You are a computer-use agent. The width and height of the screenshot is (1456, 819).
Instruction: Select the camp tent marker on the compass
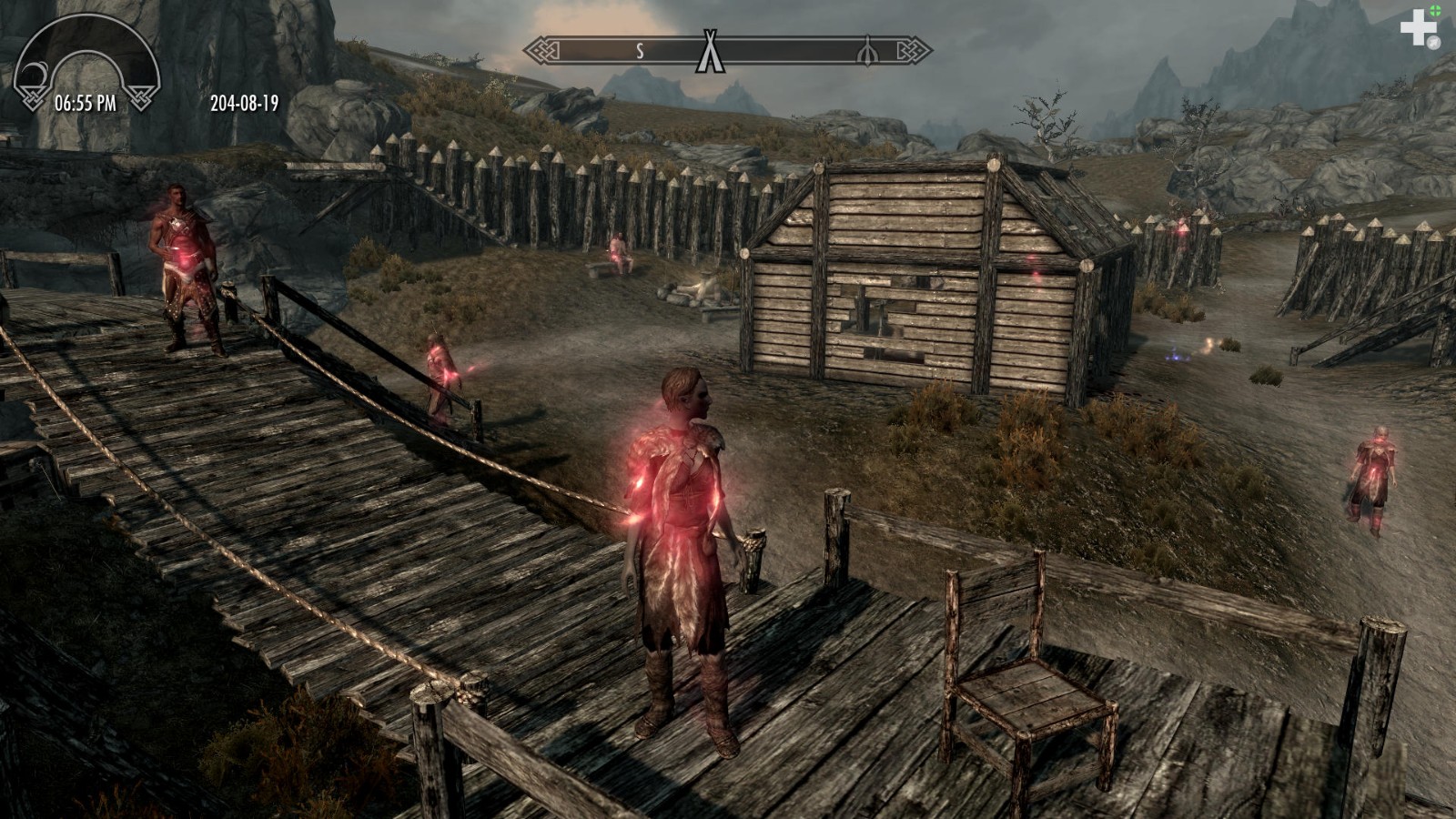click(x=709, y=50)
